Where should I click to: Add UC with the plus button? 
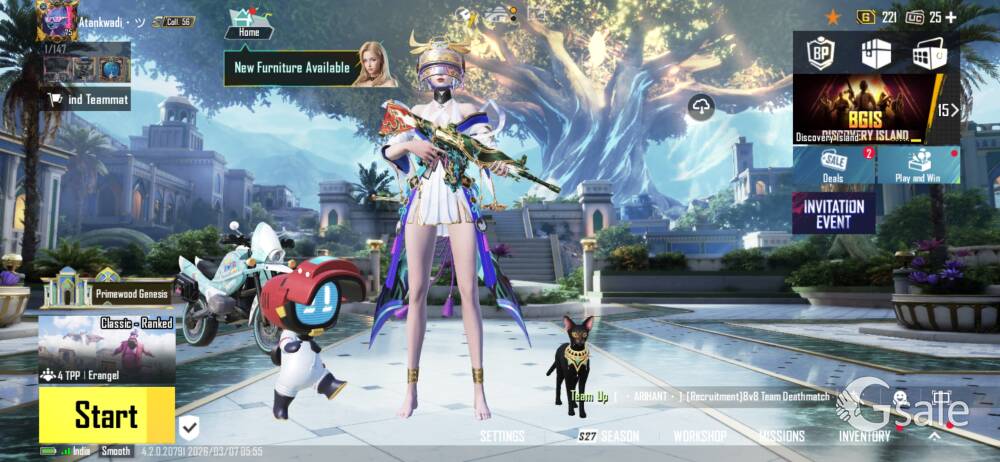click(x=950, y=17)
